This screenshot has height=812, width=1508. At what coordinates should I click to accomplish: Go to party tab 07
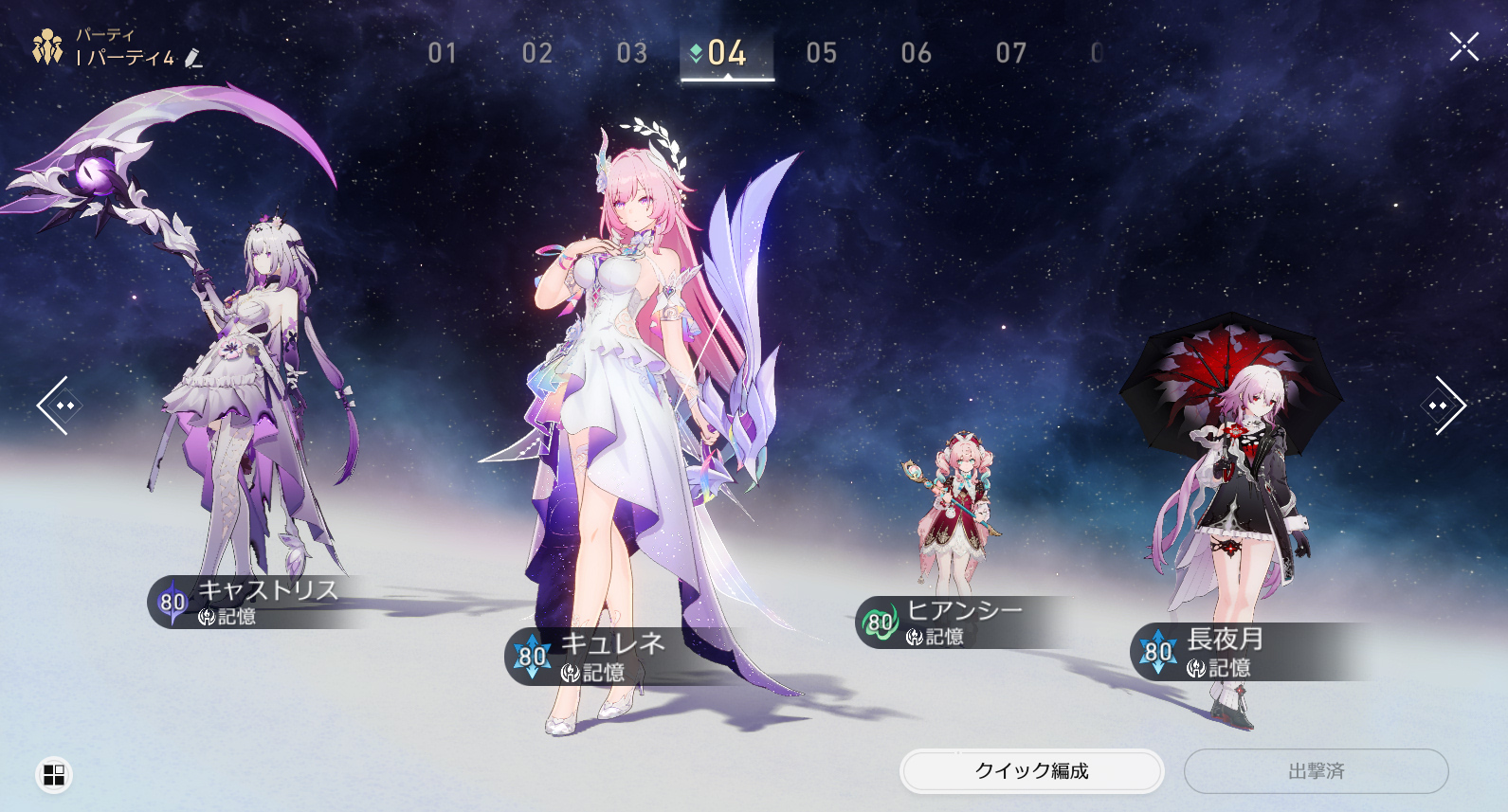(1011, 53)
